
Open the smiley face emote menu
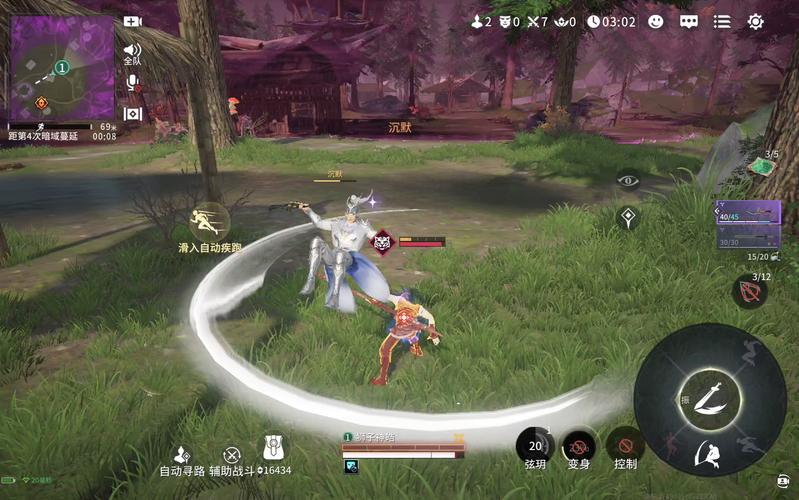[x=656, y=21]
